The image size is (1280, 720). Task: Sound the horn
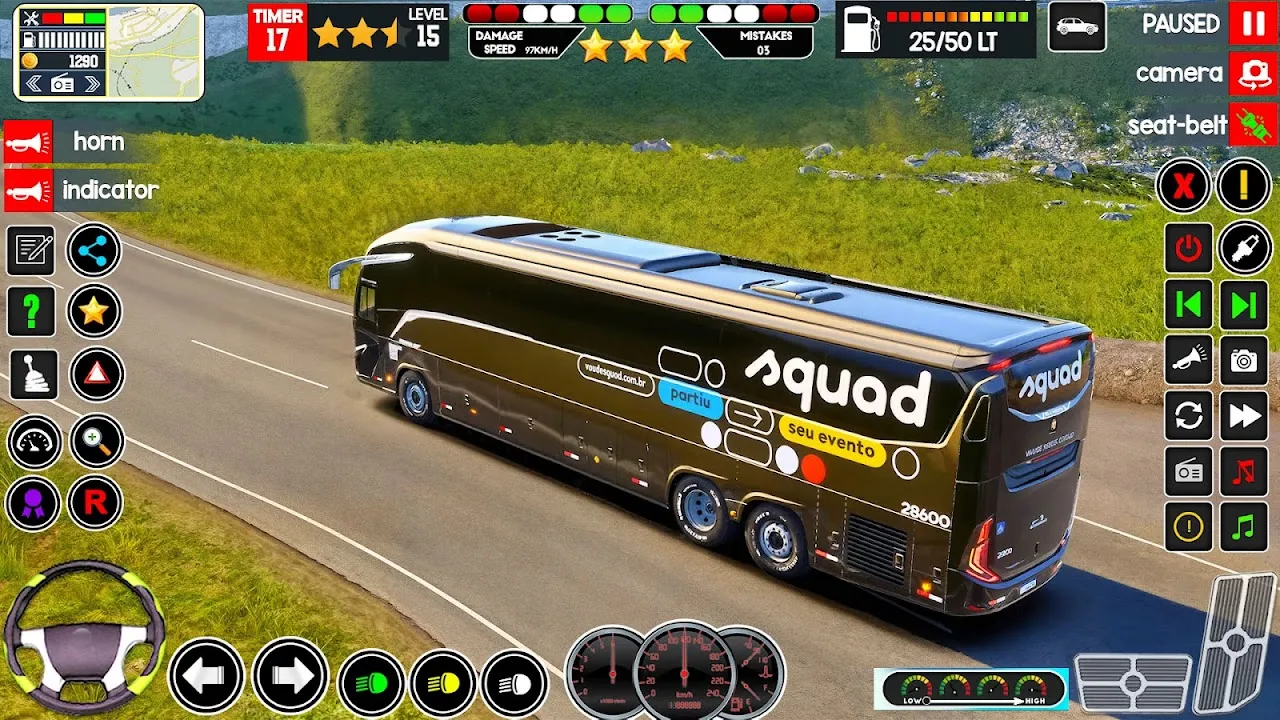(29, 142)
